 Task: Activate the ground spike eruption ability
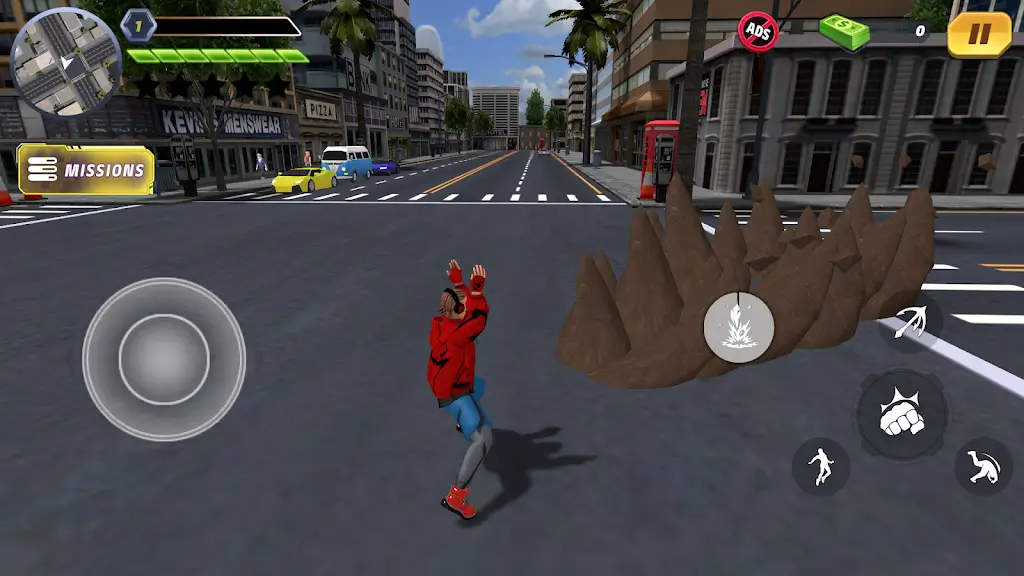click(738, 327)
